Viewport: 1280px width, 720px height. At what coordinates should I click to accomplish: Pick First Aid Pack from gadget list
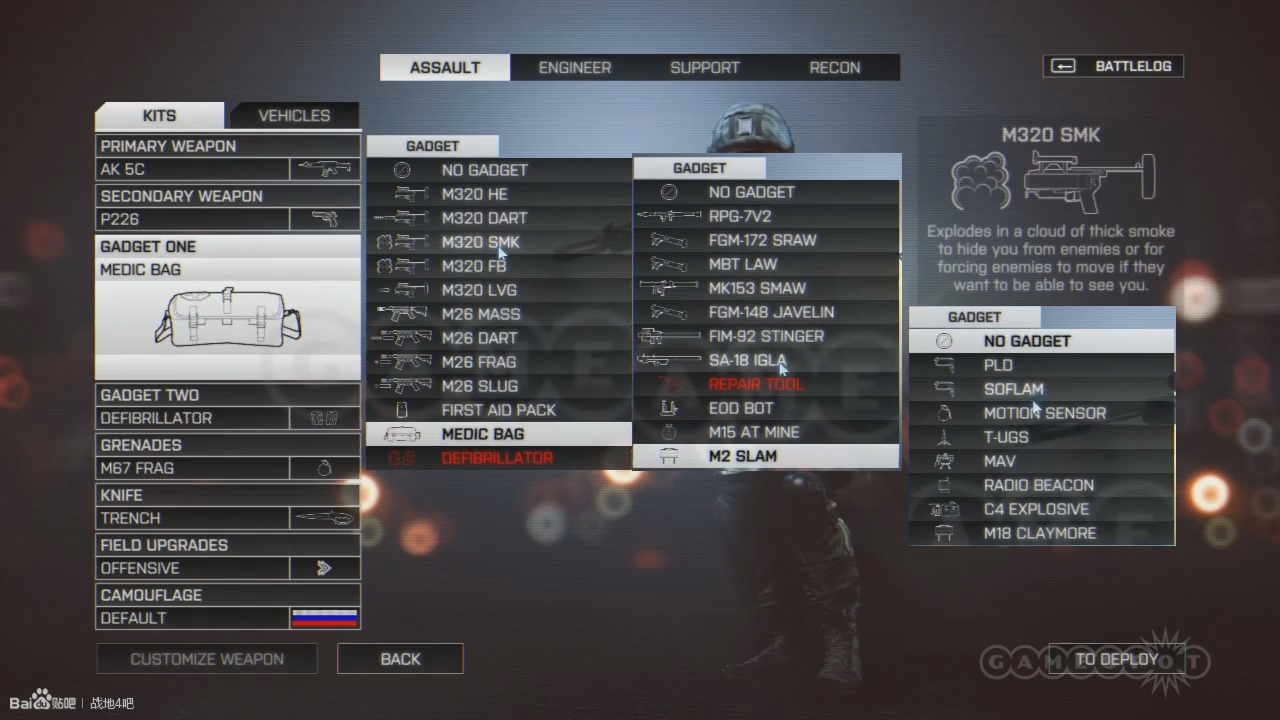coord(498,410)
